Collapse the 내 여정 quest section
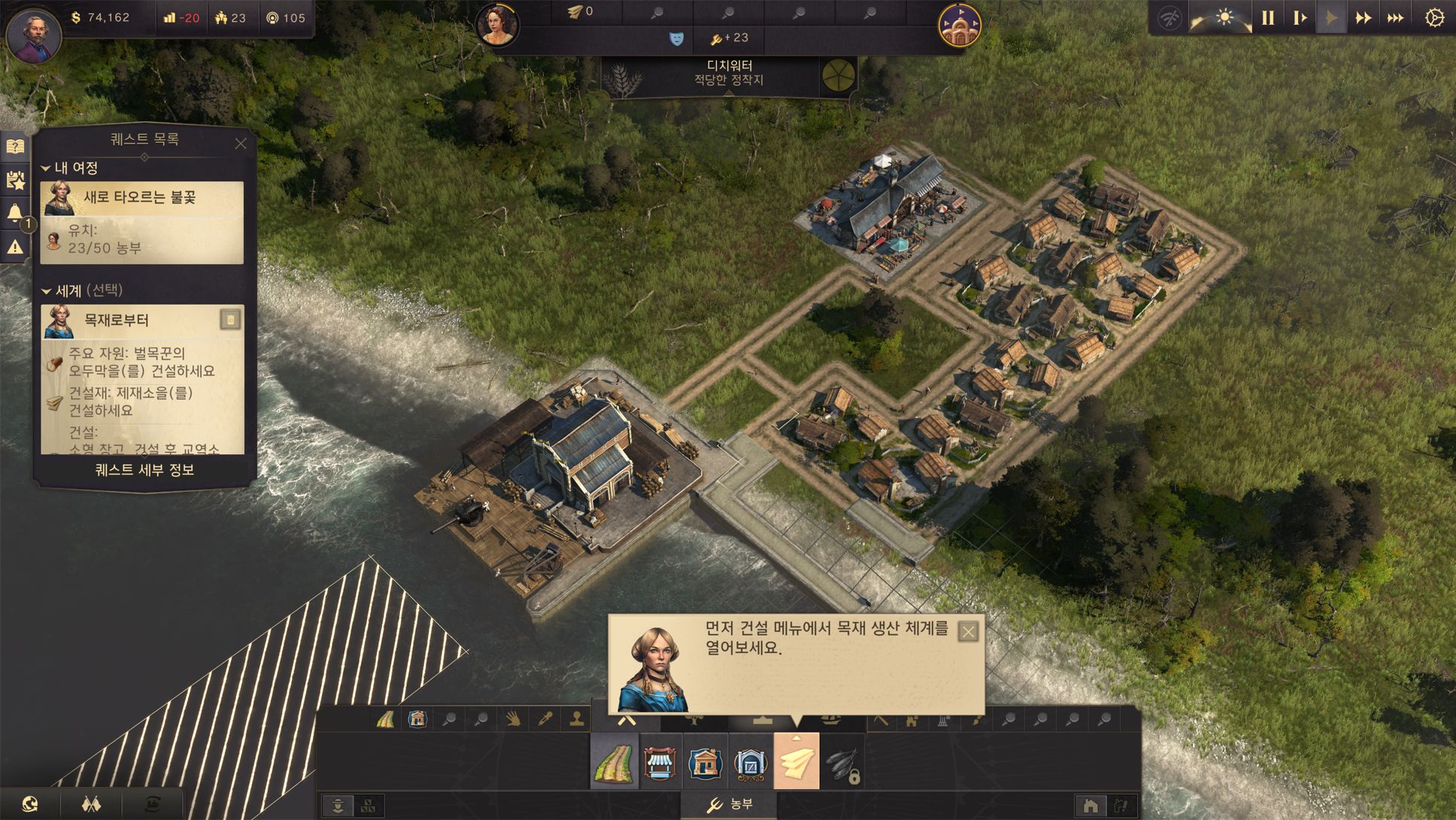1456x820 pixels. tap(46, 169)
